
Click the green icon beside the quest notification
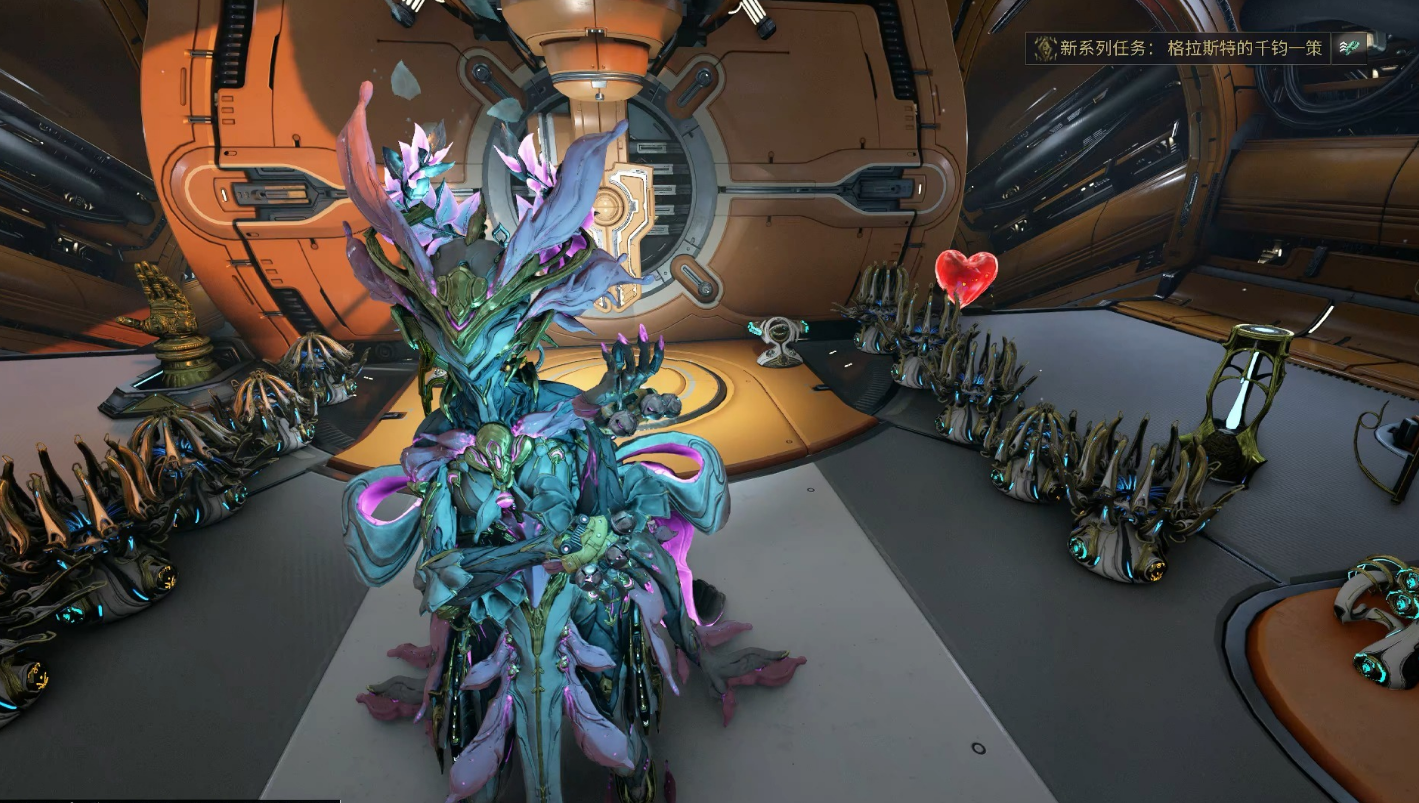tap(1351, 48)
